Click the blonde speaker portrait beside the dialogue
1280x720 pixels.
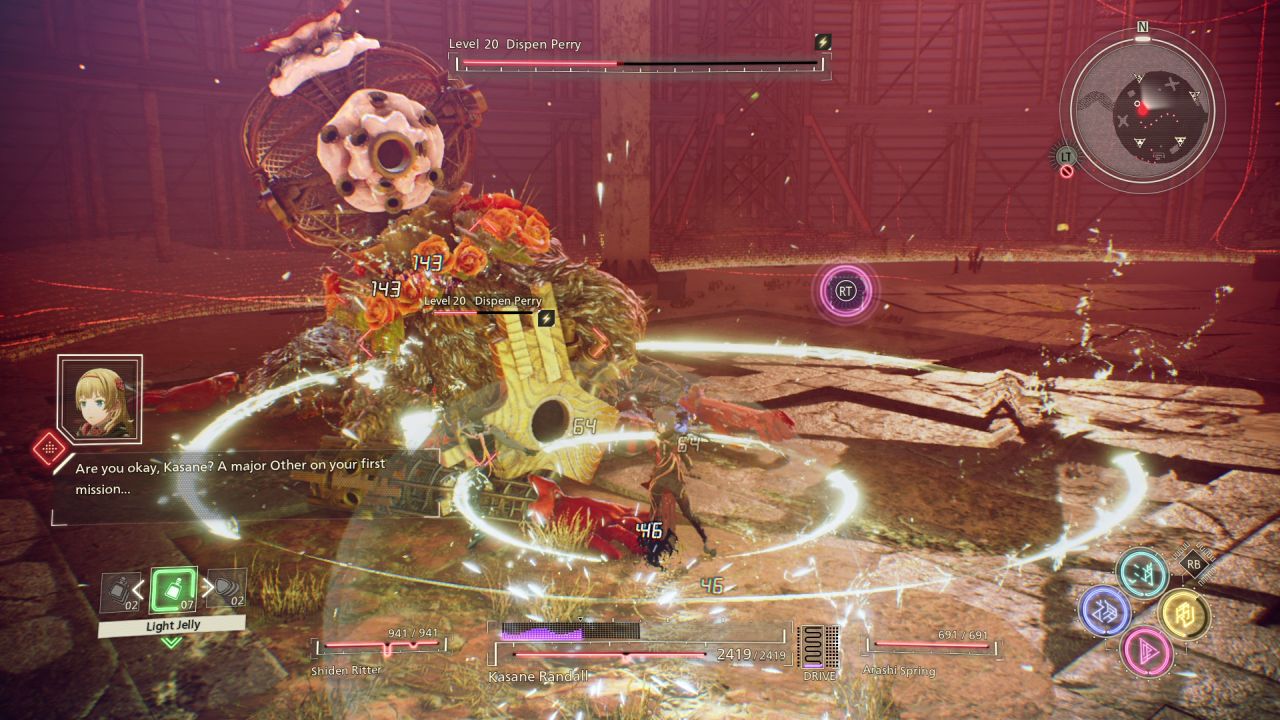(99, 397)
